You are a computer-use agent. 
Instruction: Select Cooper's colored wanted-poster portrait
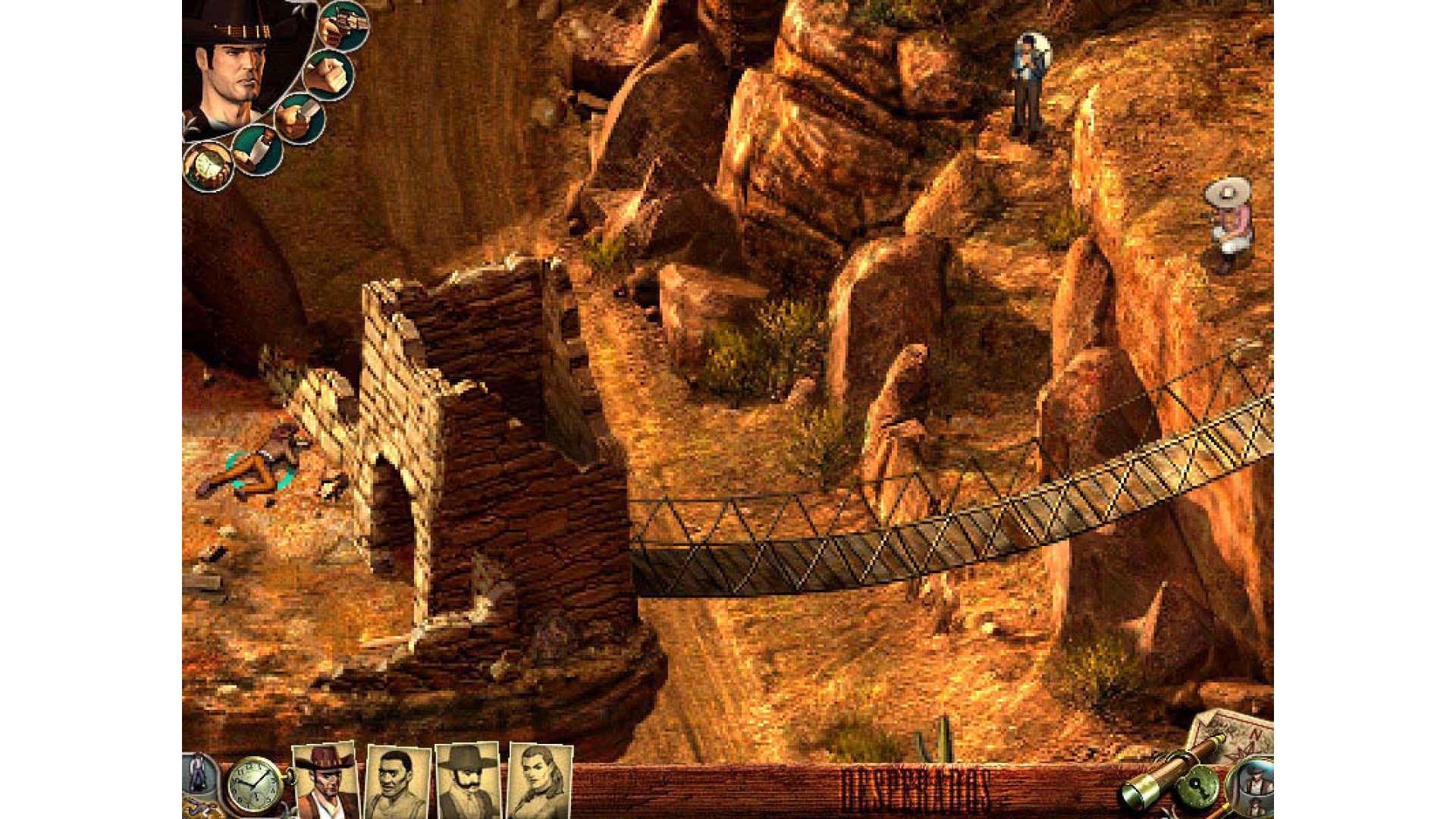(325, 780)
